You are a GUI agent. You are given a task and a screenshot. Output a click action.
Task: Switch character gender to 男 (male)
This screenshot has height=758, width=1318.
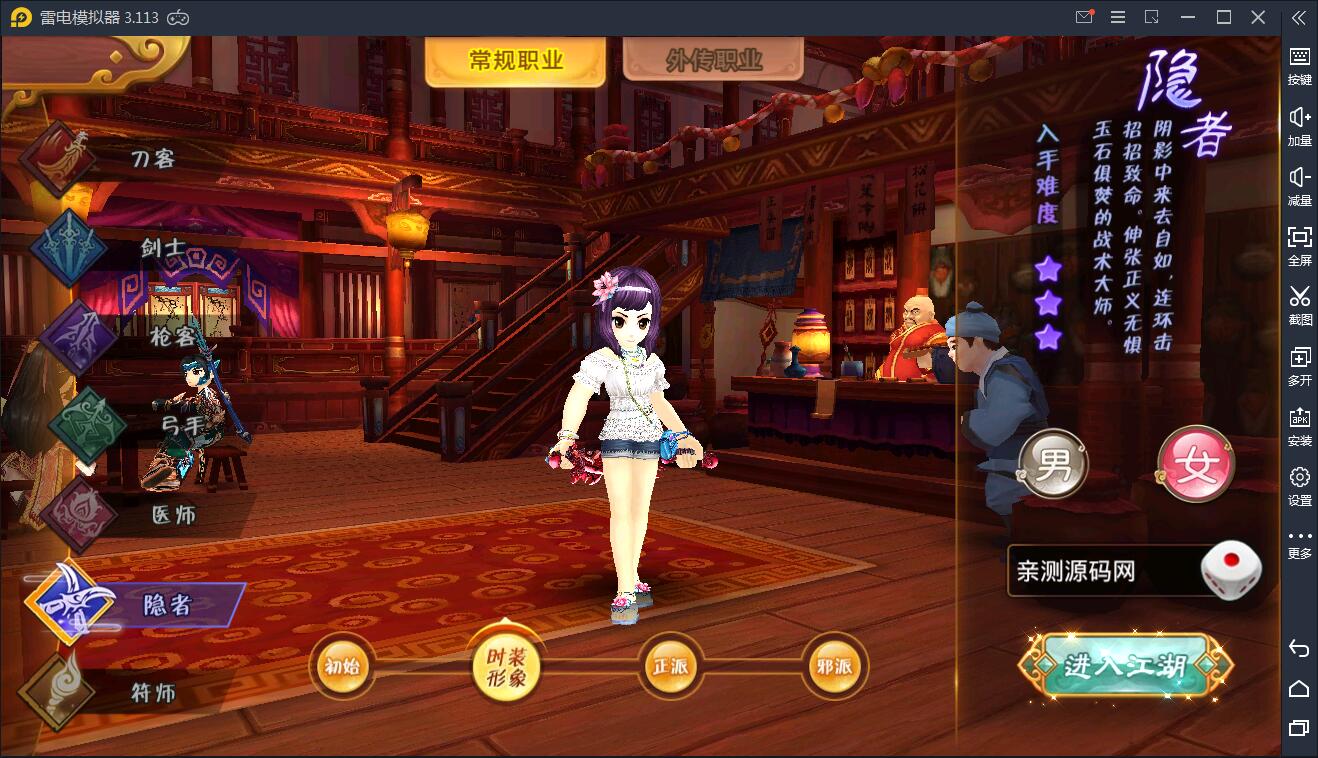(1052, 463)
